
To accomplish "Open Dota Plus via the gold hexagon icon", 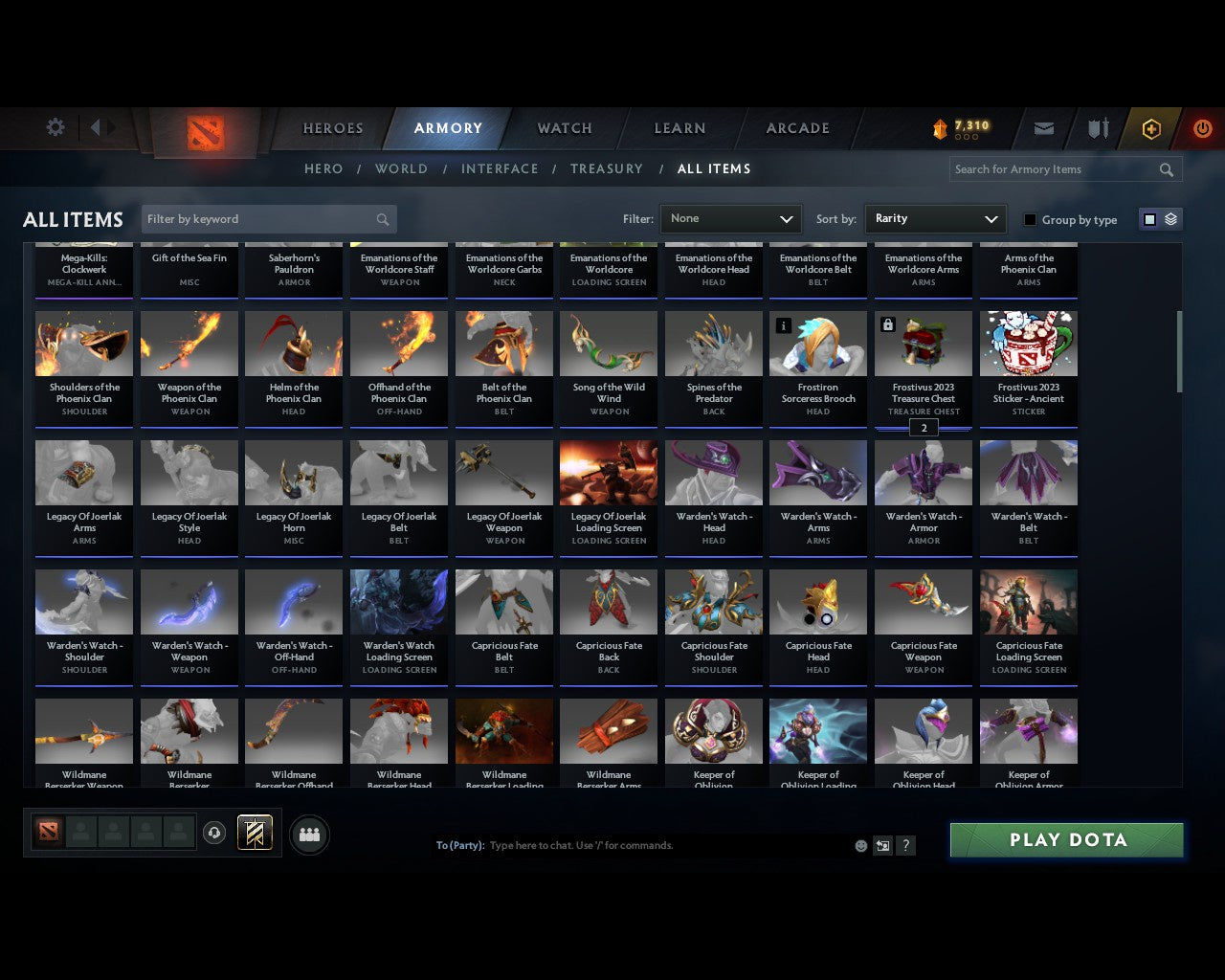I will point(1151,128).
